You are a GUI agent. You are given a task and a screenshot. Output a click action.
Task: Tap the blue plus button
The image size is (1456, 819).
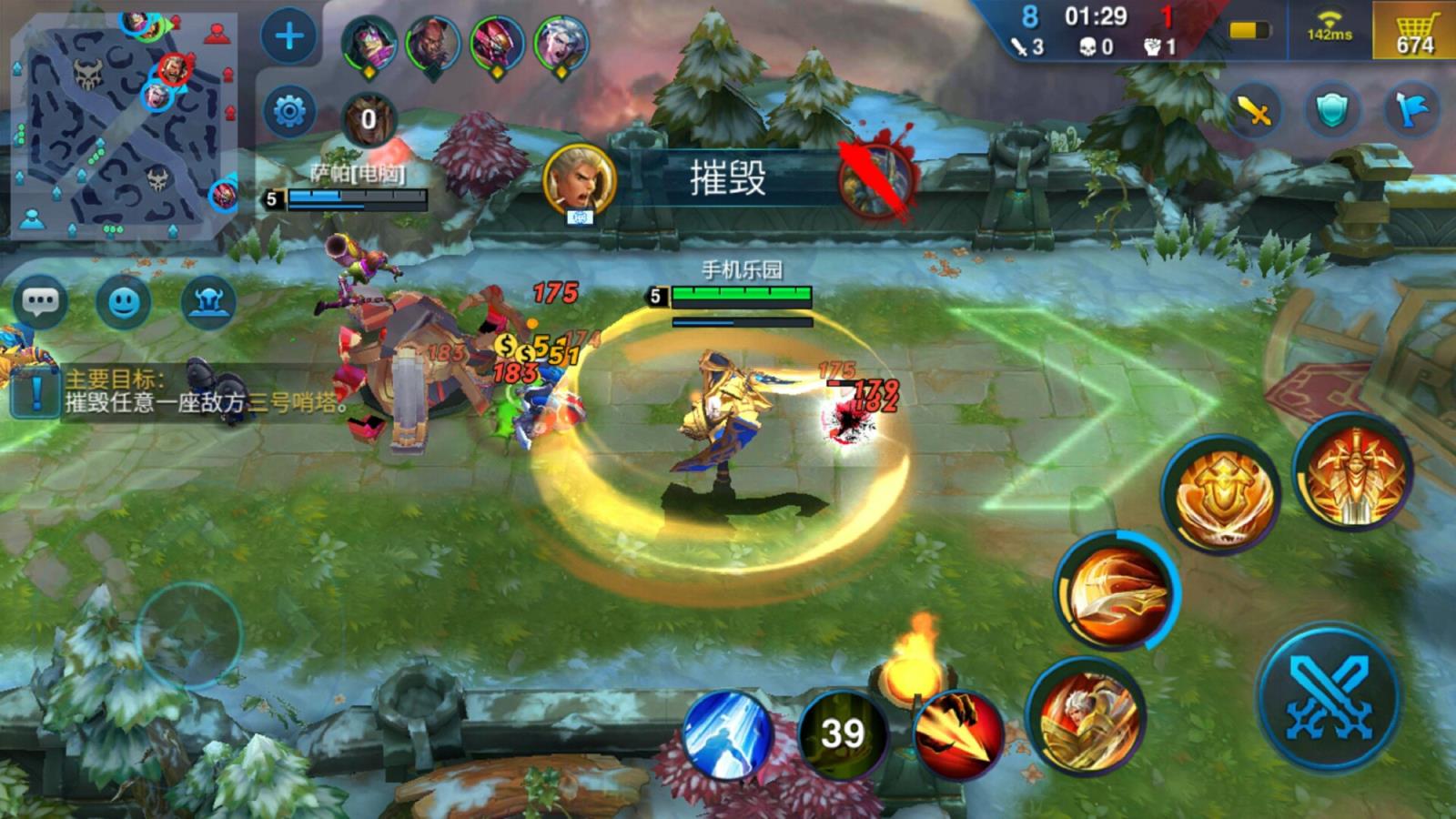click(x=289, y=37)
